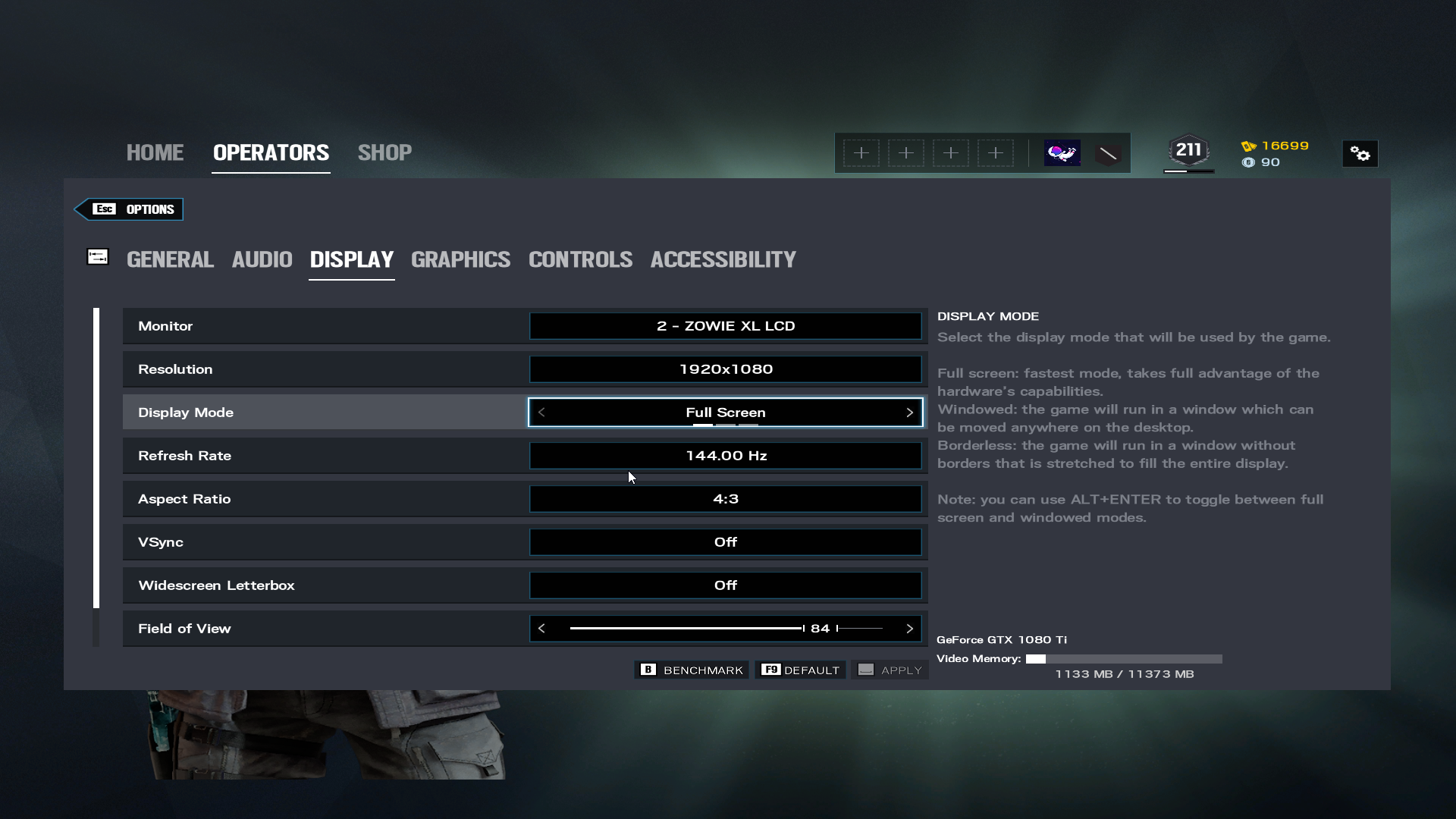Viewport: 1456px width, 819px height.
Task: Switch to the AUDIO options tab
Action: (x=262, y=259)
